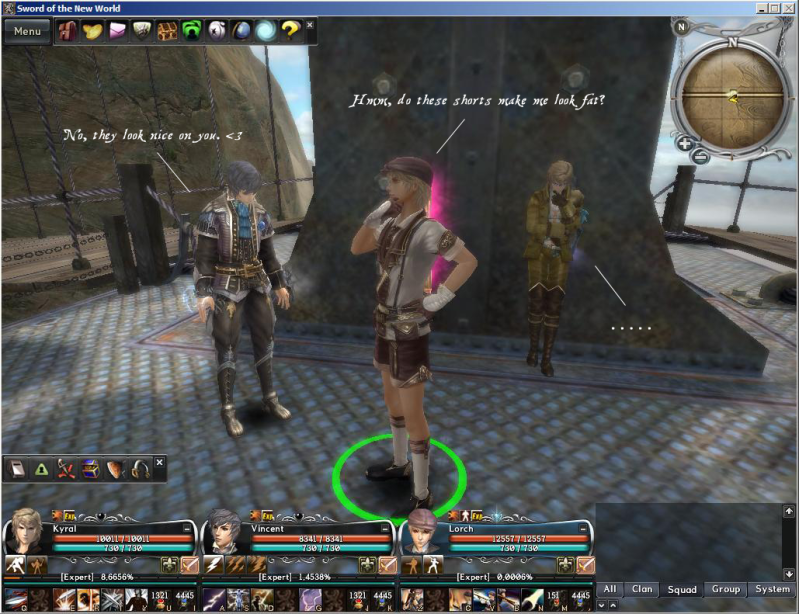Open the red backpack inventory icon

[69, 31]
